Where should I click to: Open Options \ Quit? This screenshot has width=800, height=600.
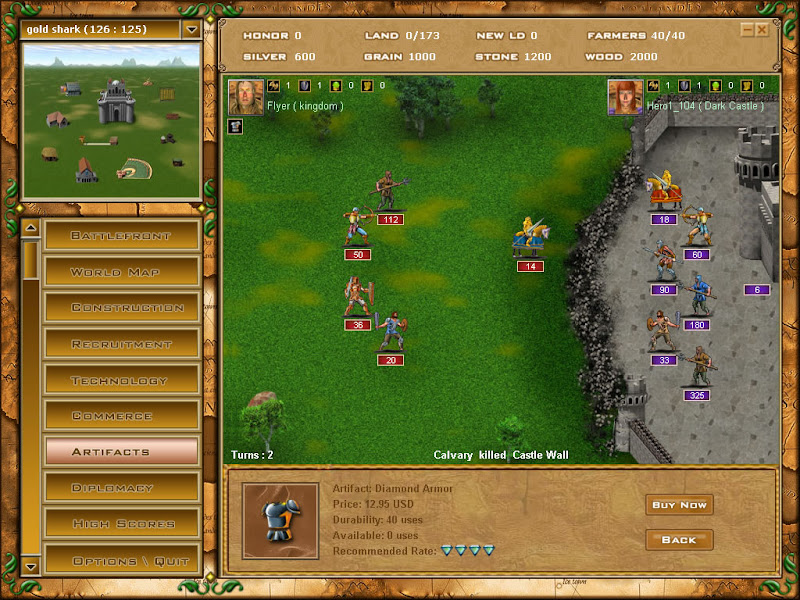point(121,560)
